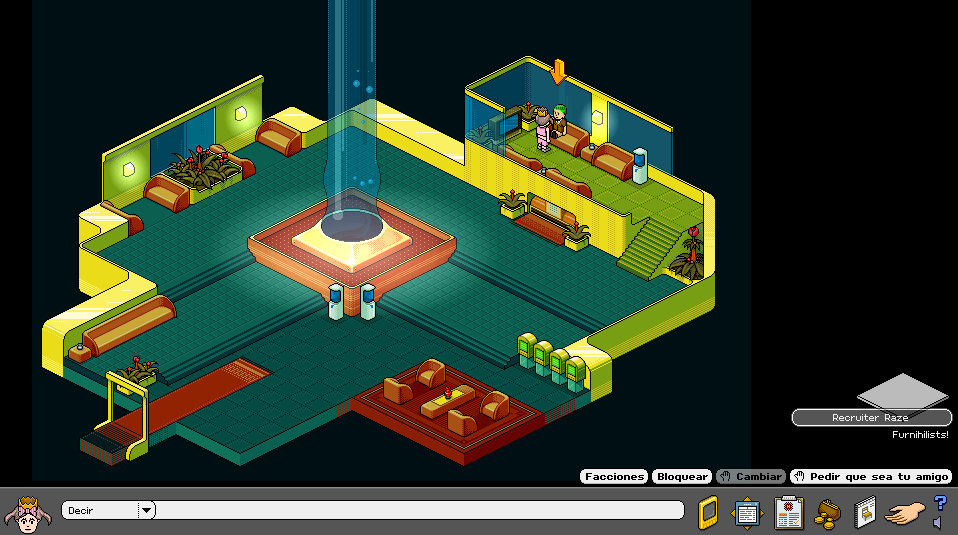Toggle sound with the speaker icon
This screenshot has width=958, height=535.
[x=937, y=523]
